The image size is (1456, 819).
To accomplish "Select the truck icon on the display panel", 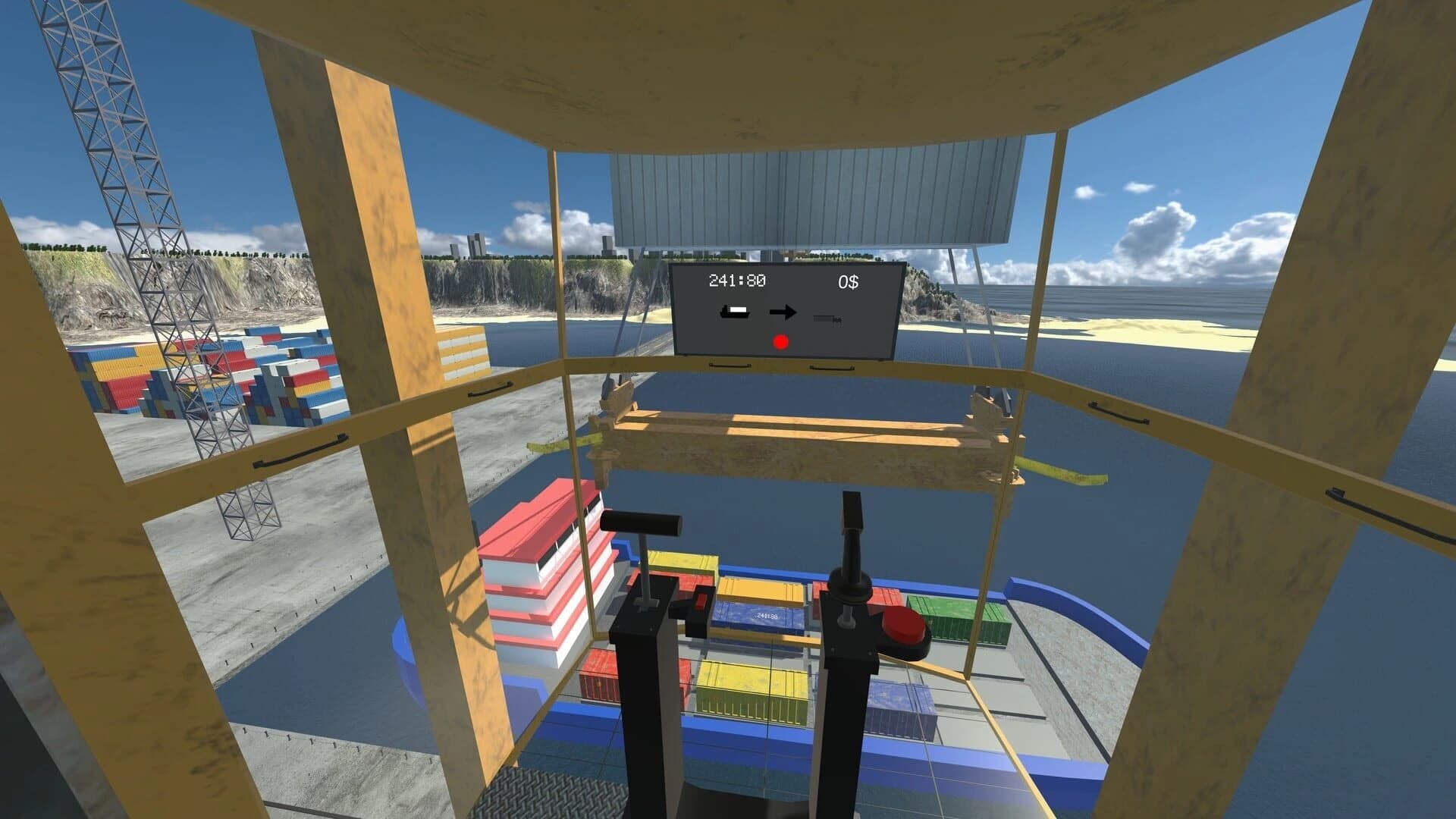I will click(x=827, y=318).
